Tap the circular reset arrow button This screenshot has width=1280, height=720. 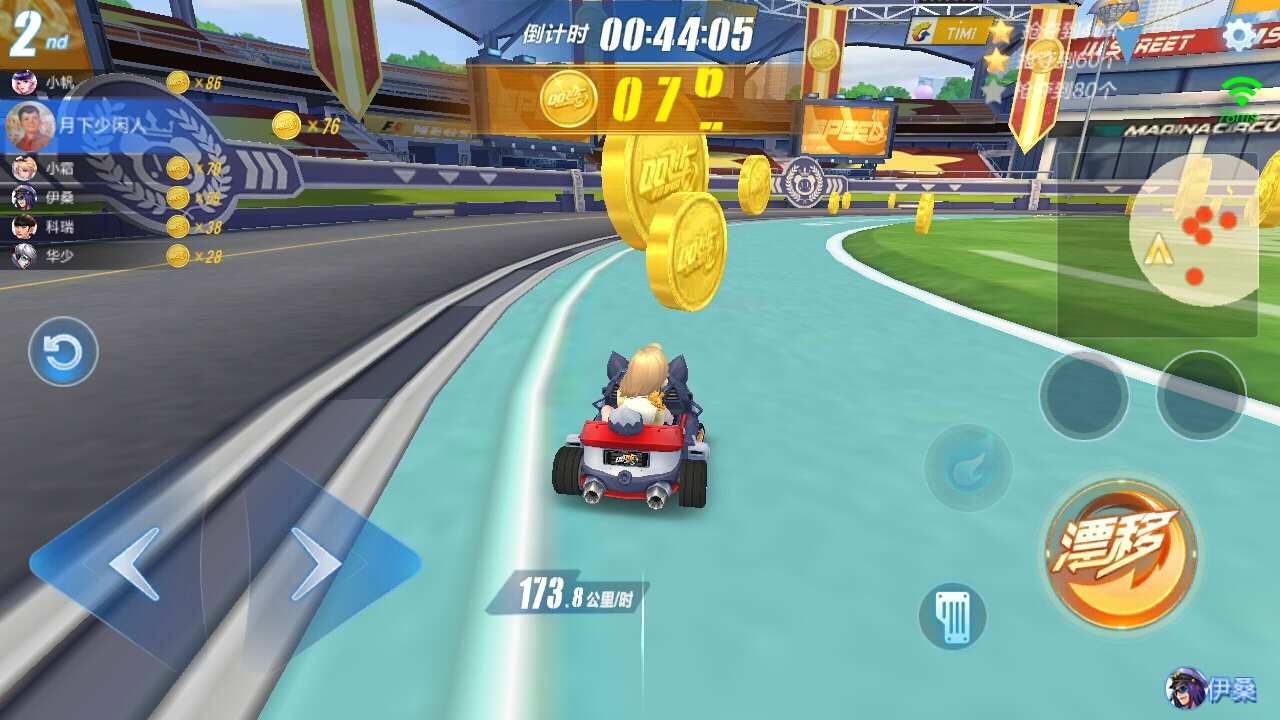click(x=63, y=352)
